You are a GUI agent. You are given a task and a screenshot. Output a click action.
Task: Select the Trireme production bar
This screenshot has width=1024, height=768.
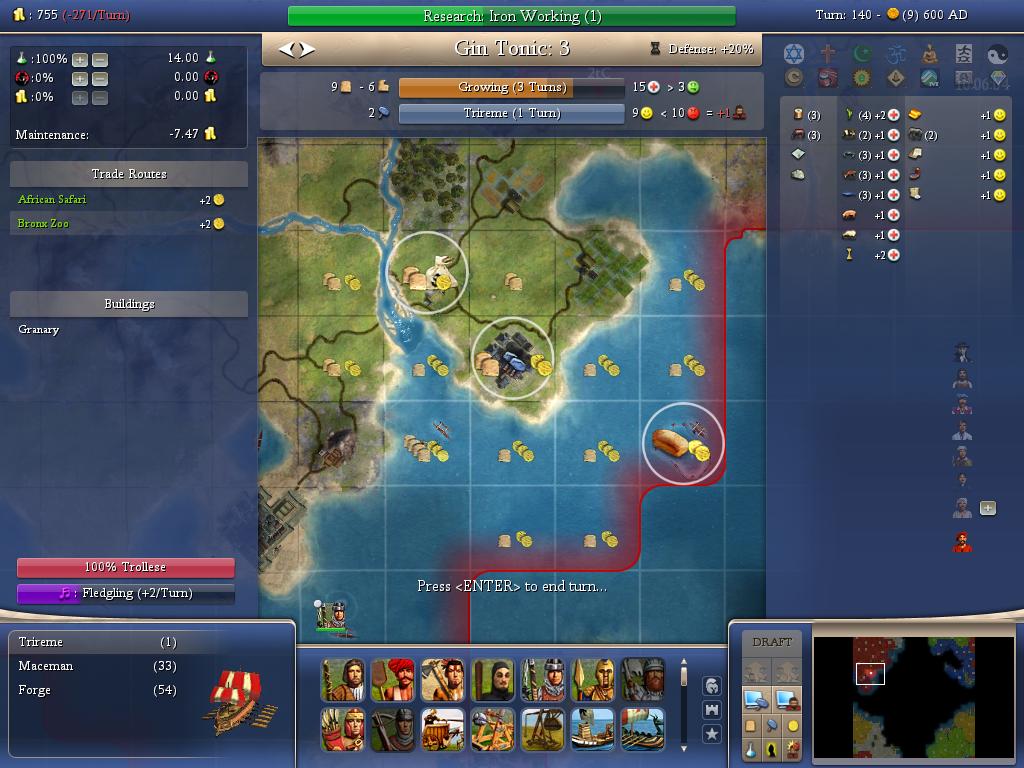point(511,113)
